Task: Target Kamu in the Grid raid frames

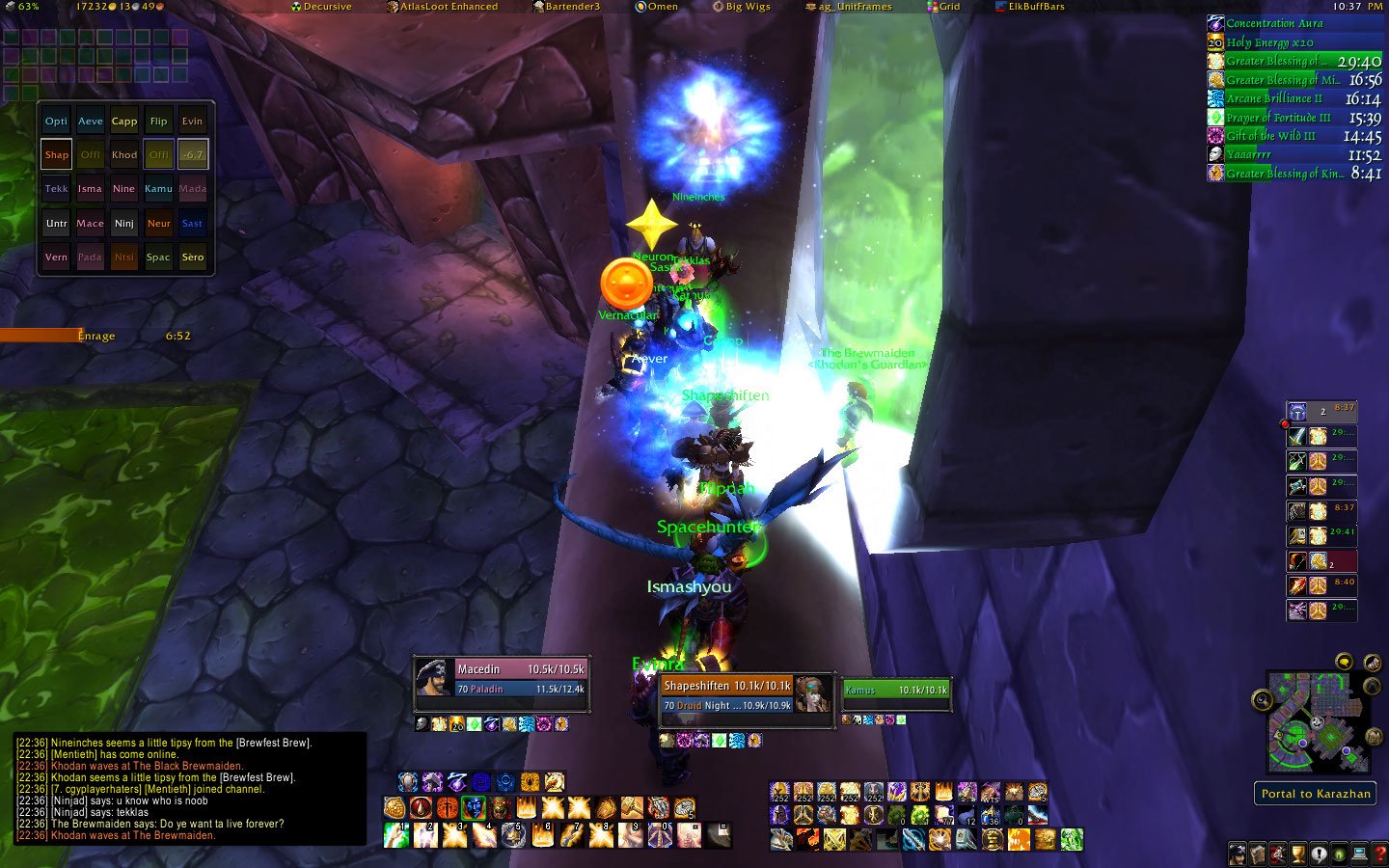Action: tap(158, 189)
